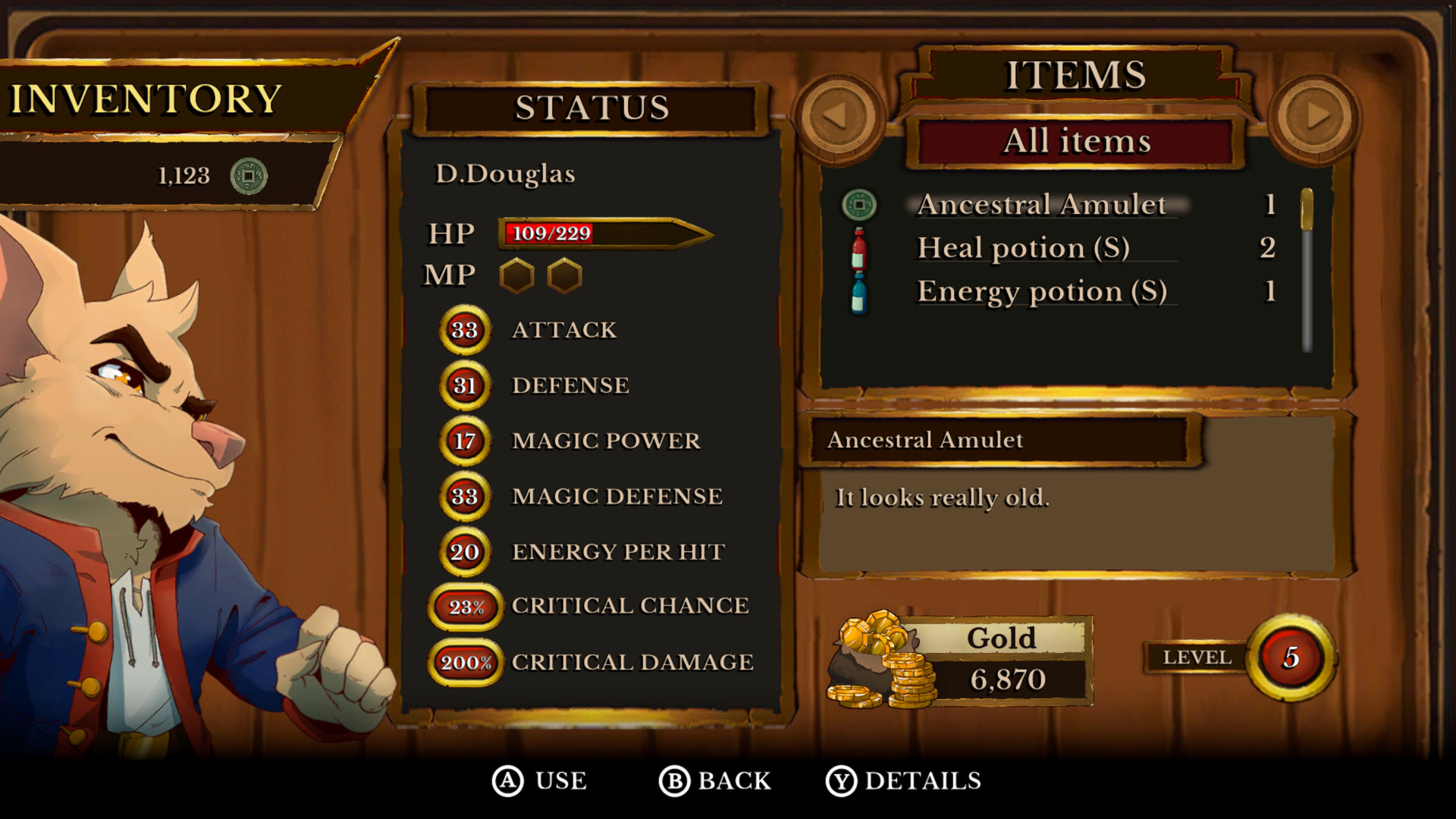Click the Magic Power 17 badge
The image size is (1456, 819).
pyautogui.click(x=464, y=440)
